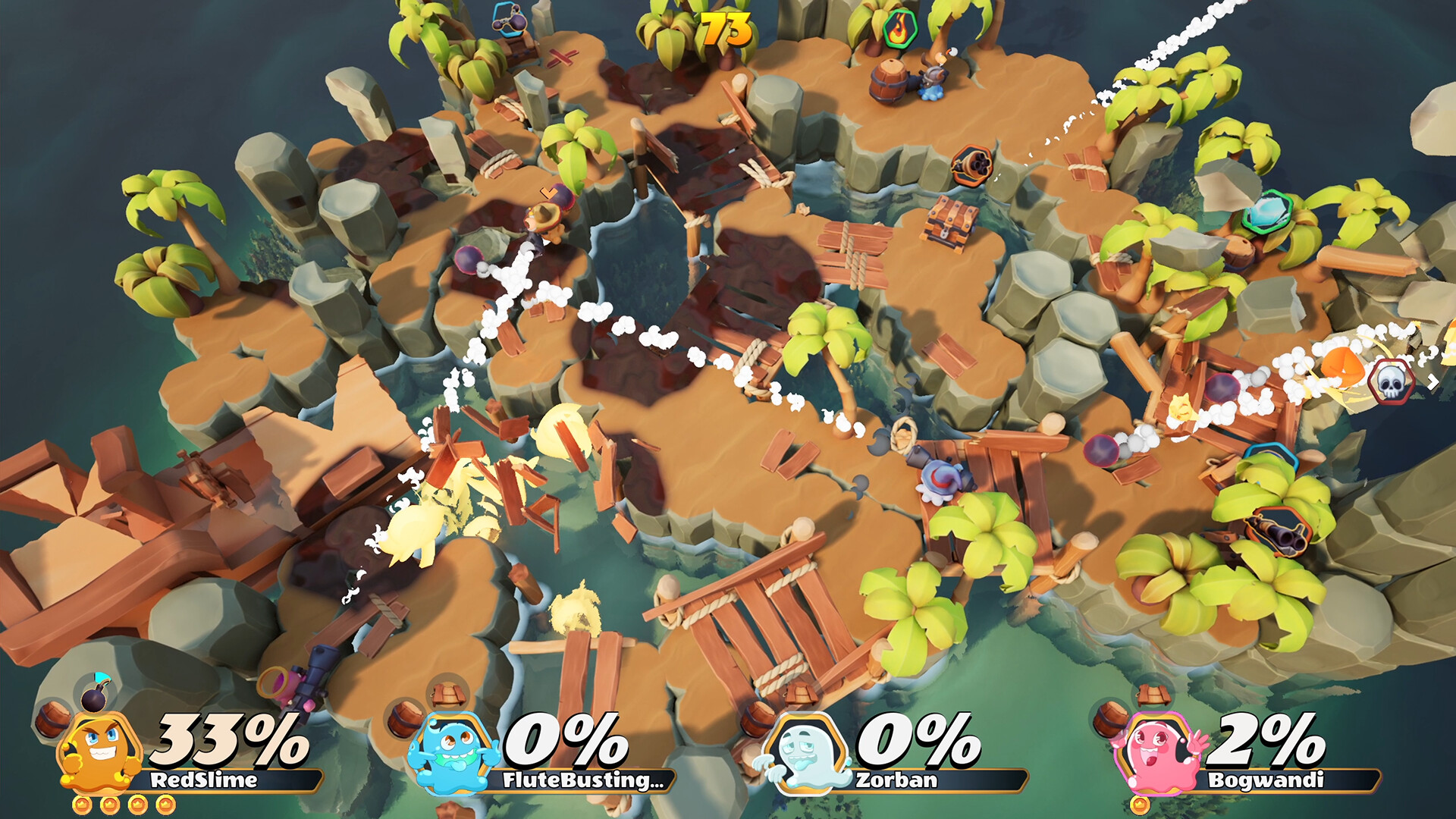Activate RedSlime's bomb item slot
The image size is (1456, 819).
(96, 695)
